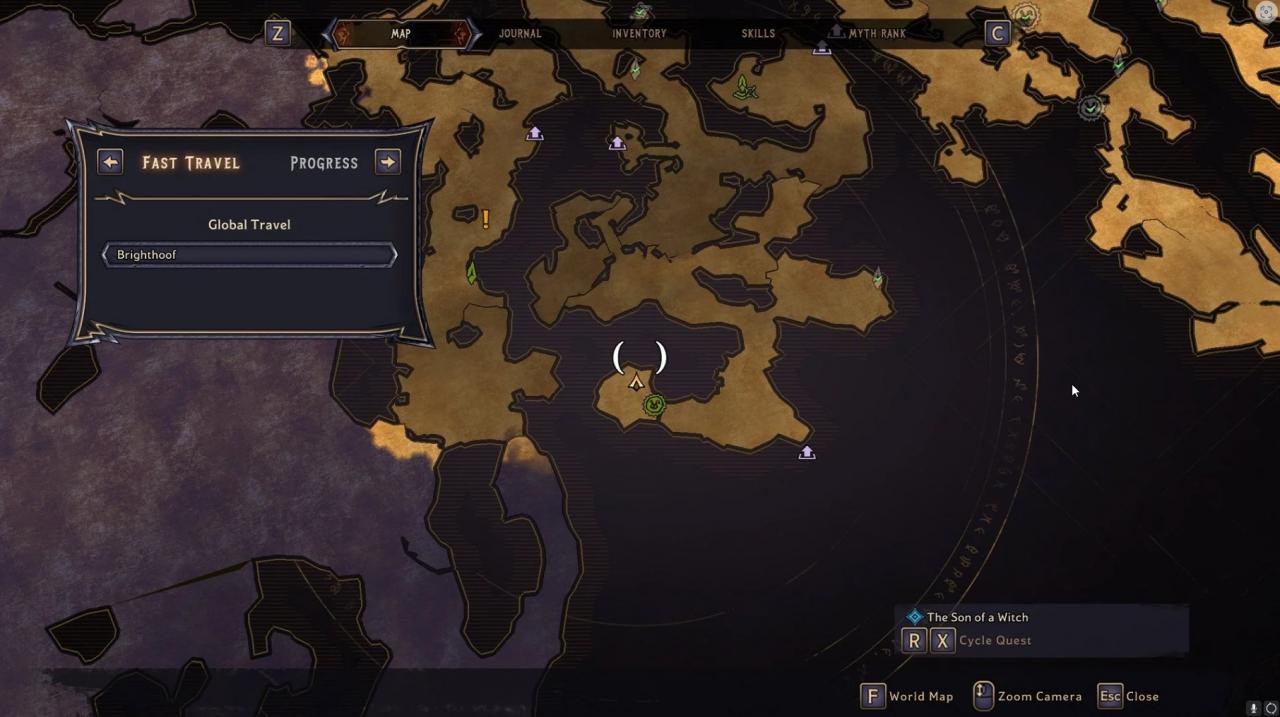1280x717 pixels.
Task: Close the map screen
Action: 1129,696
